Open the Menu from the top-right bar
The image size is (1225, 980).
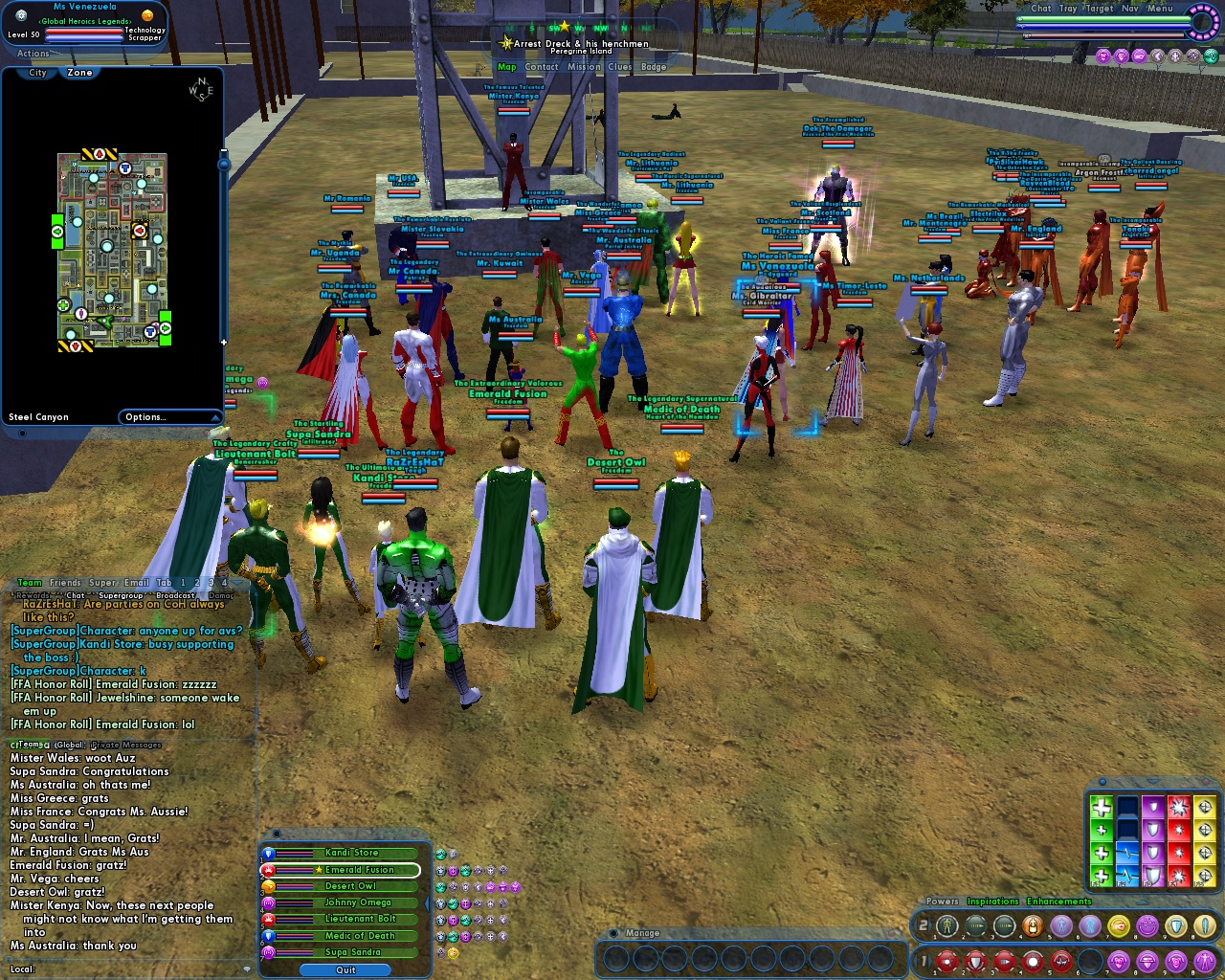(1159, 9)
